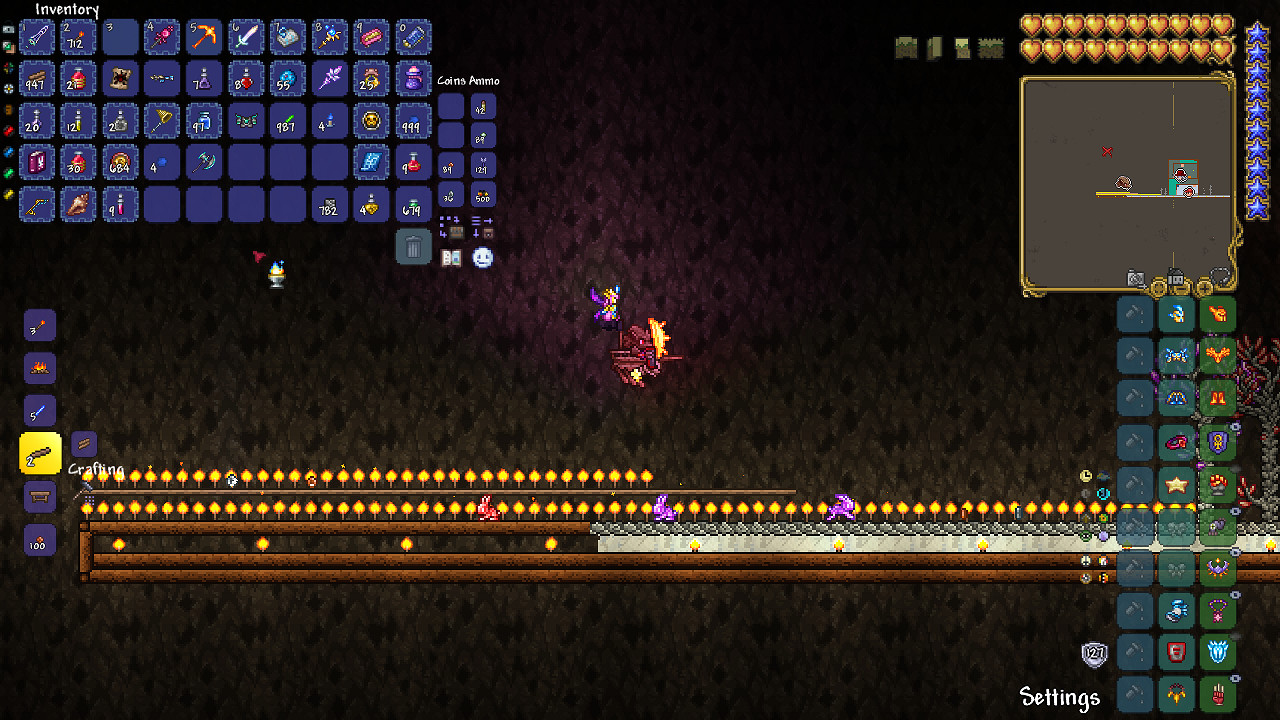
Task: Select the golden grappling hook in bottom row
Action: [37, 205]
